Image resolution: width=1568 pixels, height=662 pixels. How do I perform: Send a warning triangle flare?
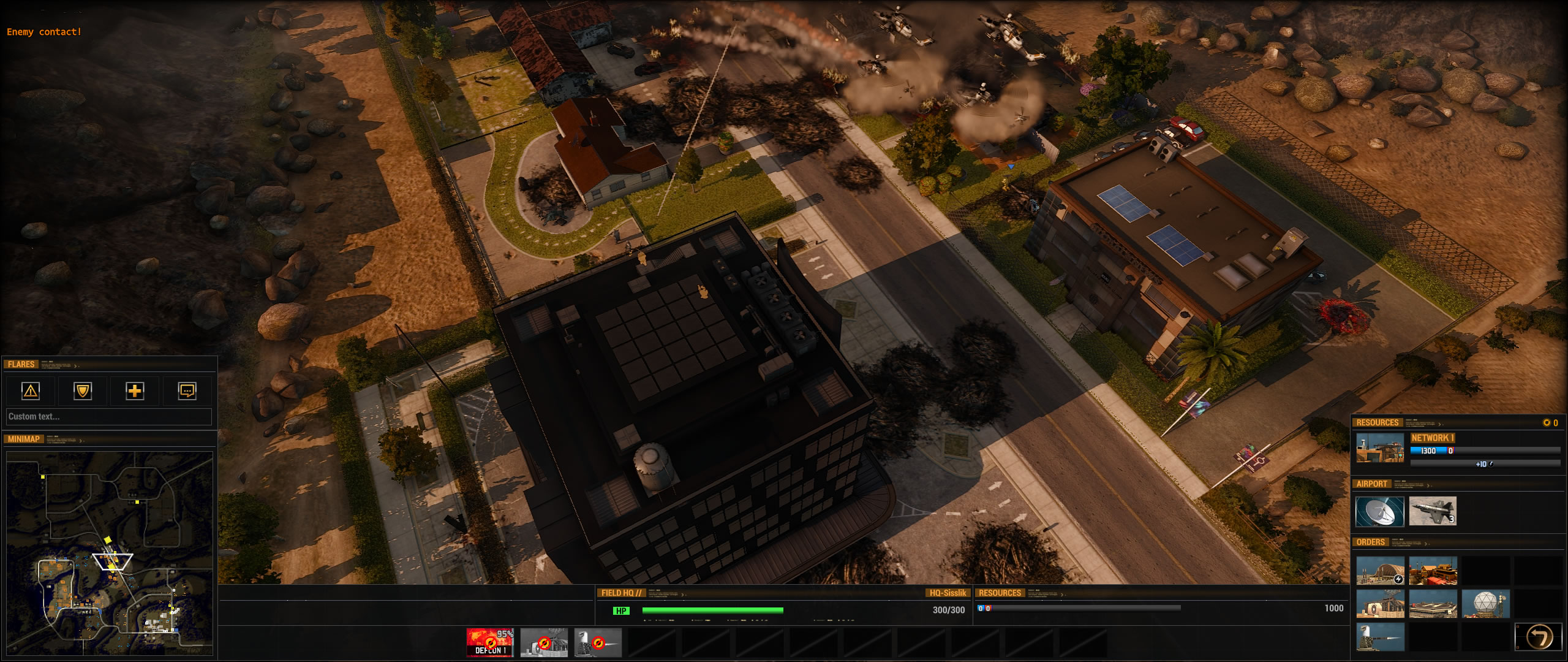pyautogui.click(x=30, y=390)
